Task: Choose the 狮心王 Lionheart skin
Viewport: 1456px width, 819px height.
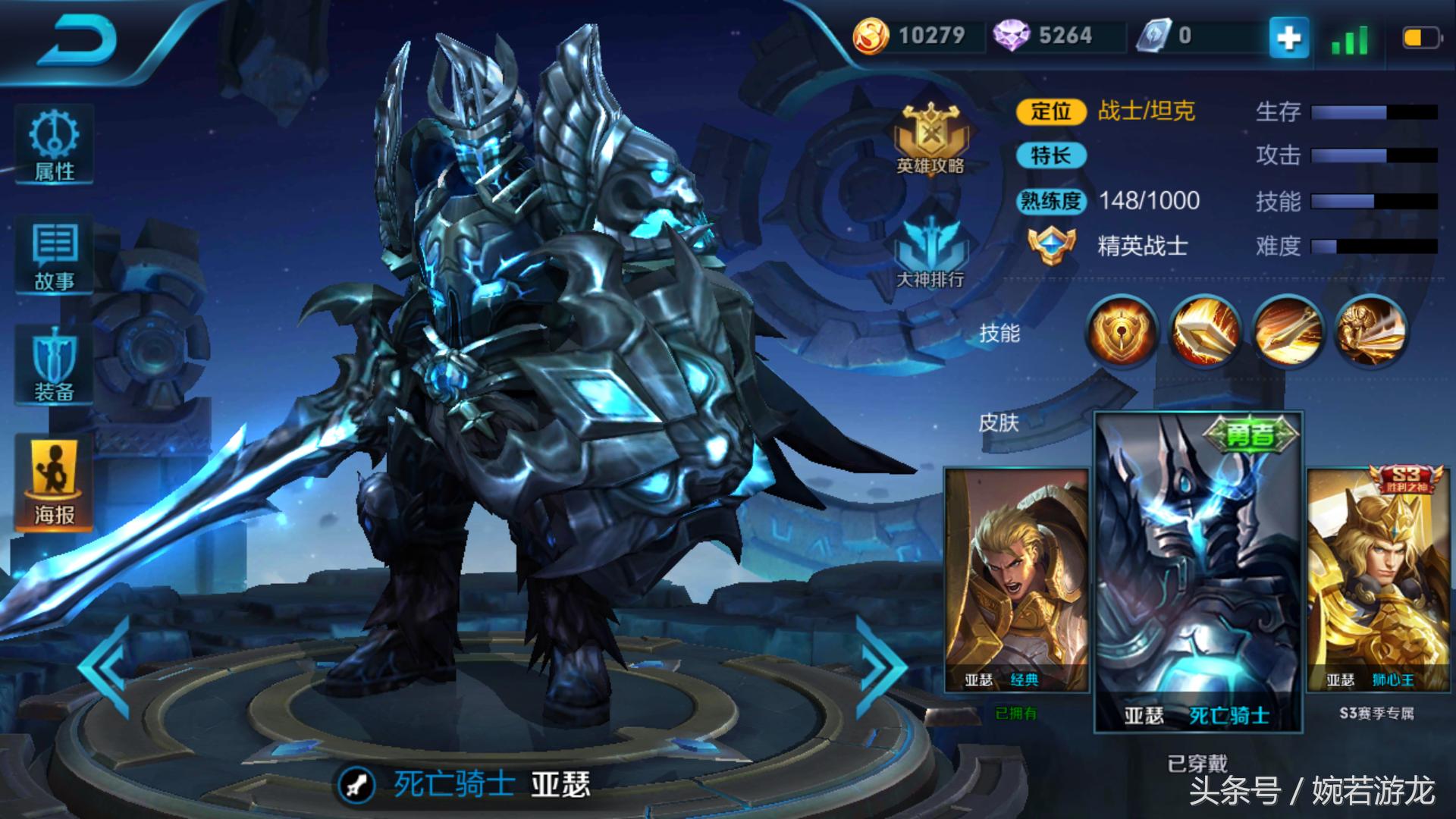Action: [1378, 580]
